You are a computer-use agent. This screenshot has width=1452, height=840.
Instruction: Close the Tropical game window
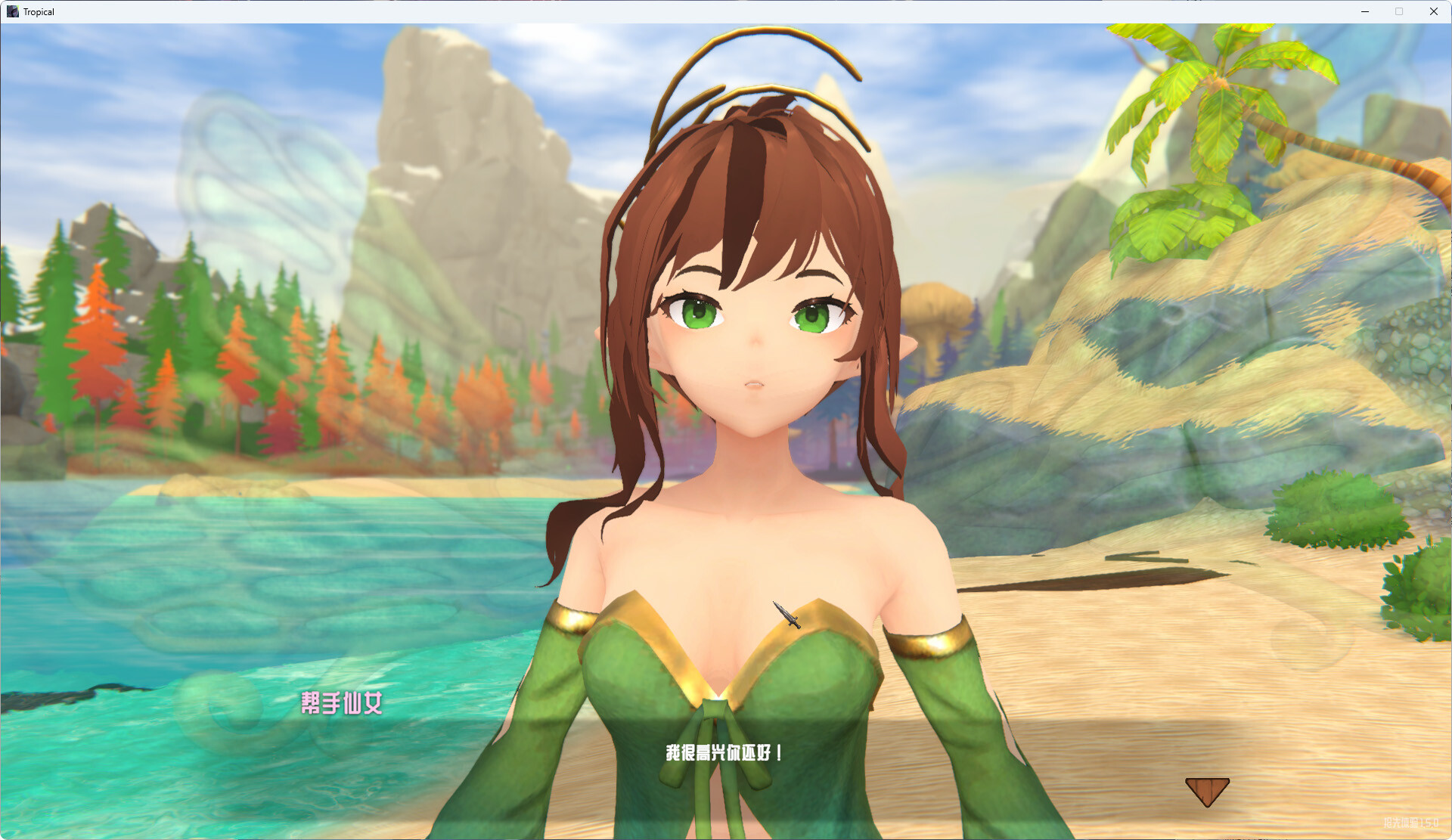click(1433, 11)
